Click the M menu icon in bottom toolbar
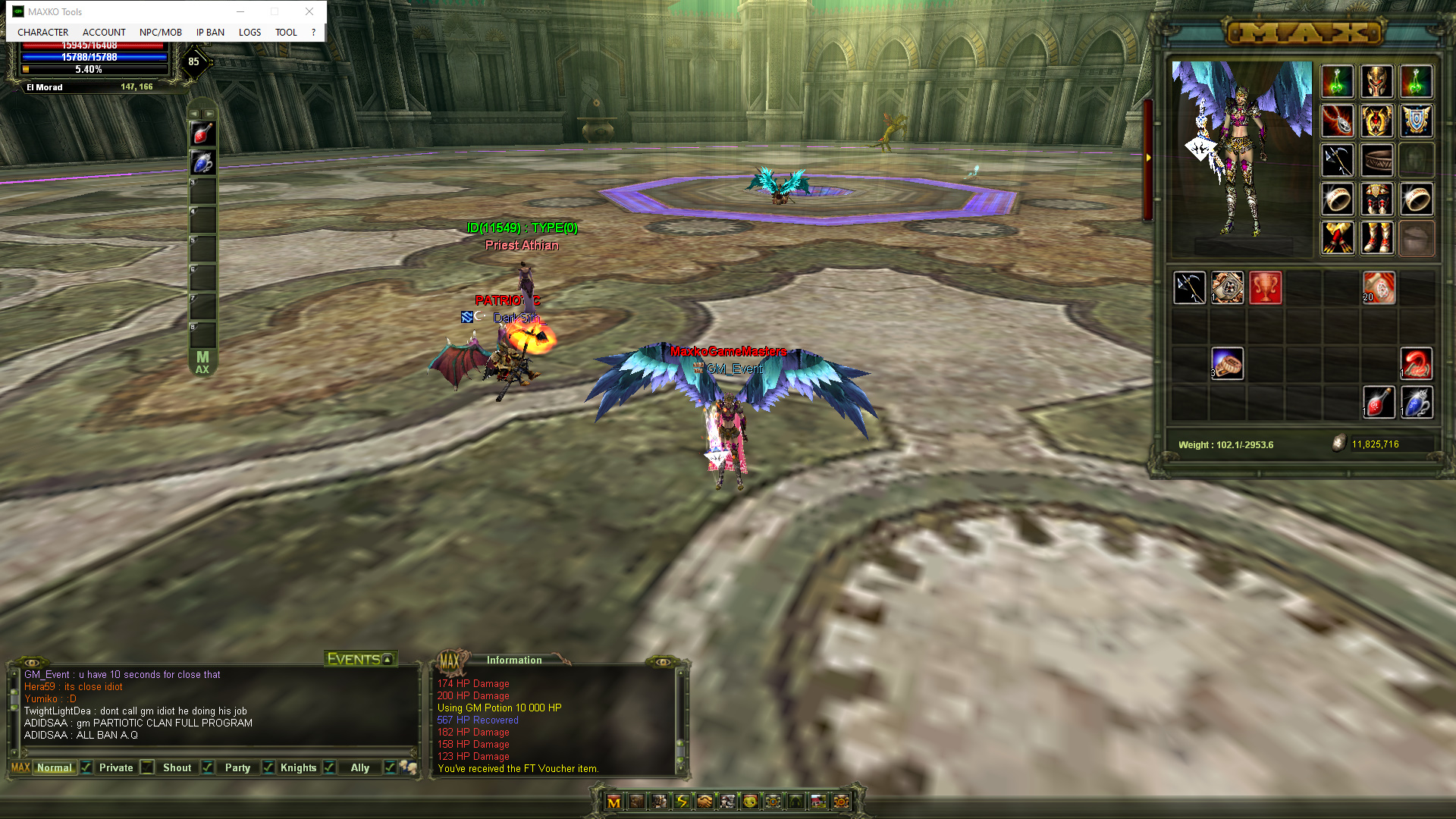The height and width of the screenshot is (819, 1456). [x=613, y=802]
